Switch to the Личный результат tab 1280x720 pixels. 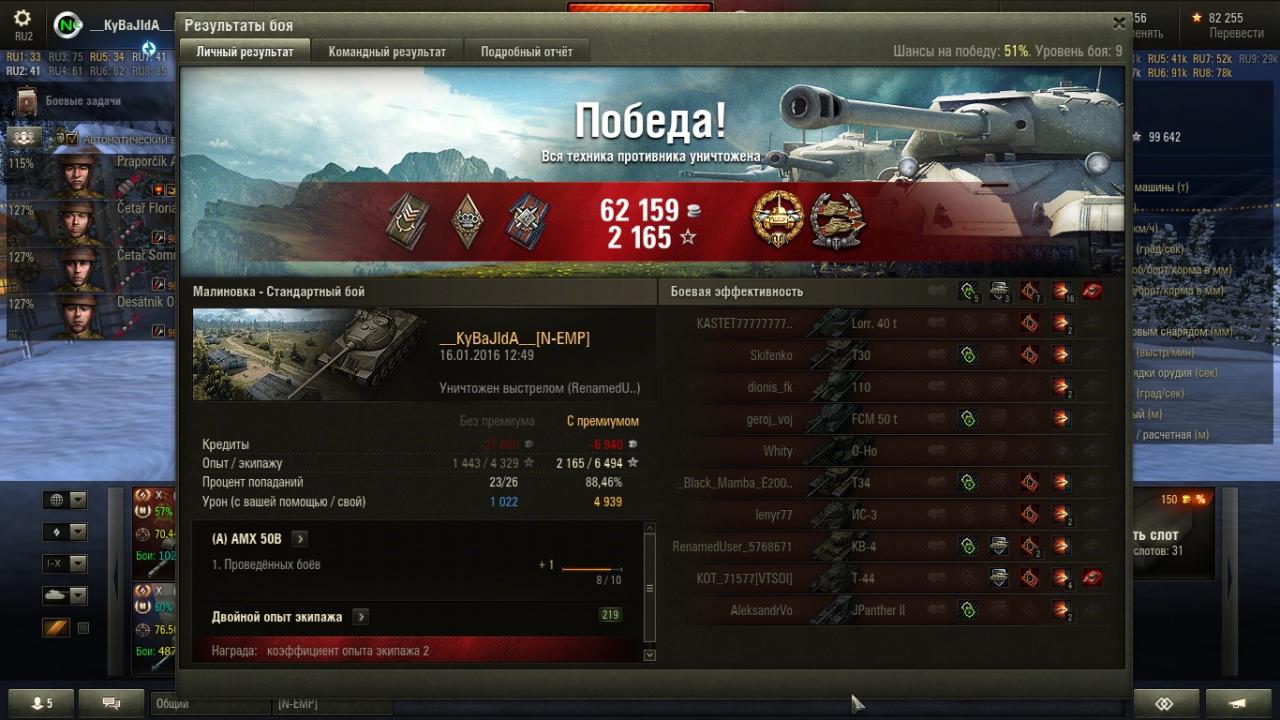pyautogui.click(x=245, y=52)
